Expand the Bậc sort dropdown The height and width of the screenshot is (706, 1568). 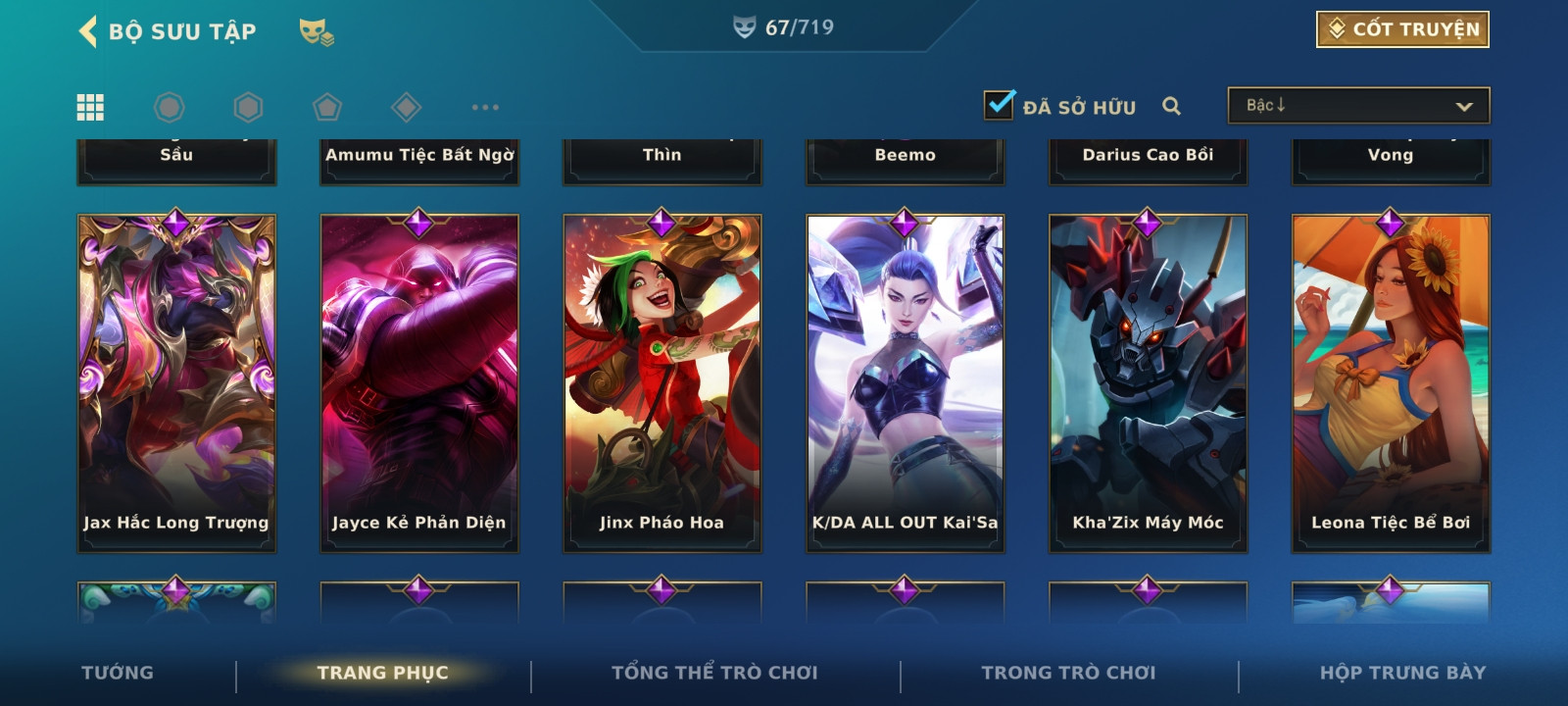(1358, 106)
